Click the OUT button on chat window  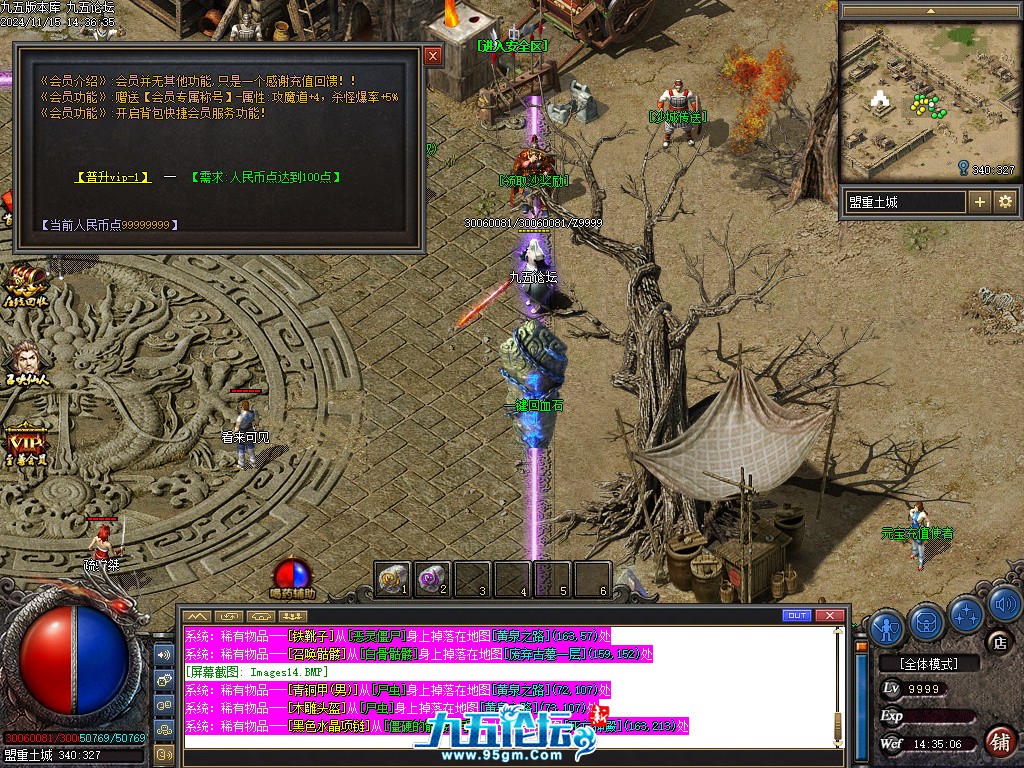[x=797, y=615]
